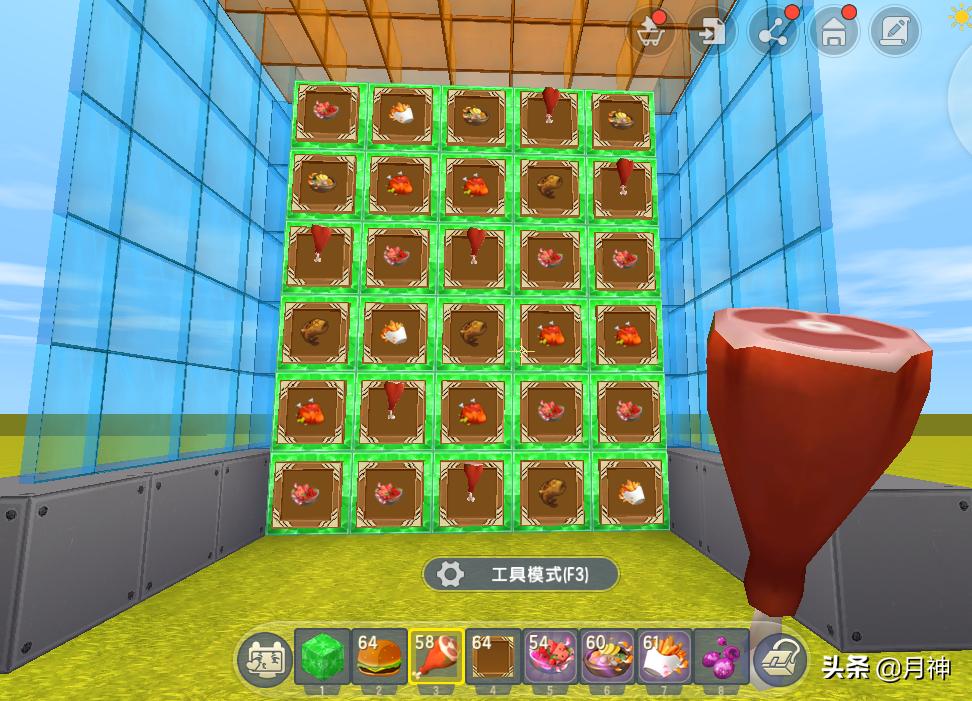Viewport: 972px width, 701px height.
Task: Choose the purple stew bowl hotbar slot
Action: pos(608,656)
